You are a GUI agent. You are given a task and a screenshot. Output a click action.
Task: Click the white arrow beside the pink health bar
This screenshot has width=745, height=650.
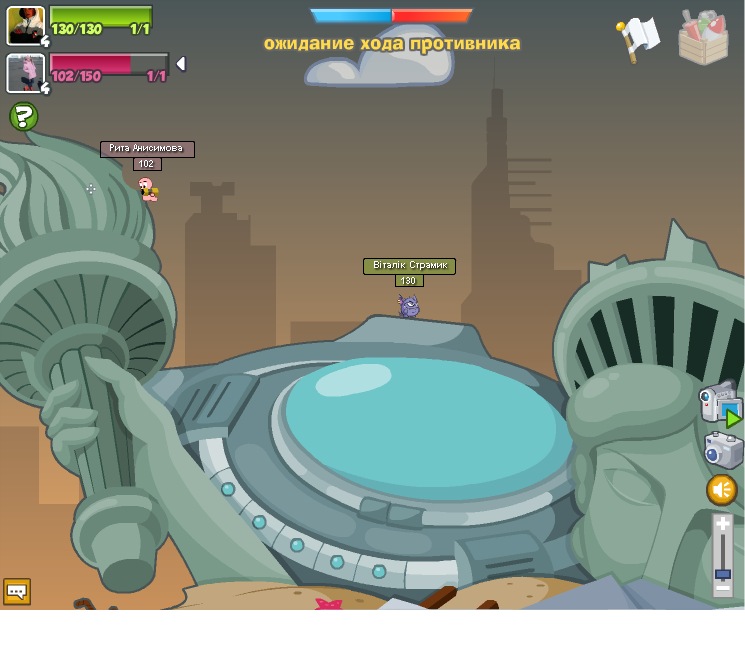(x=181, y=64)
